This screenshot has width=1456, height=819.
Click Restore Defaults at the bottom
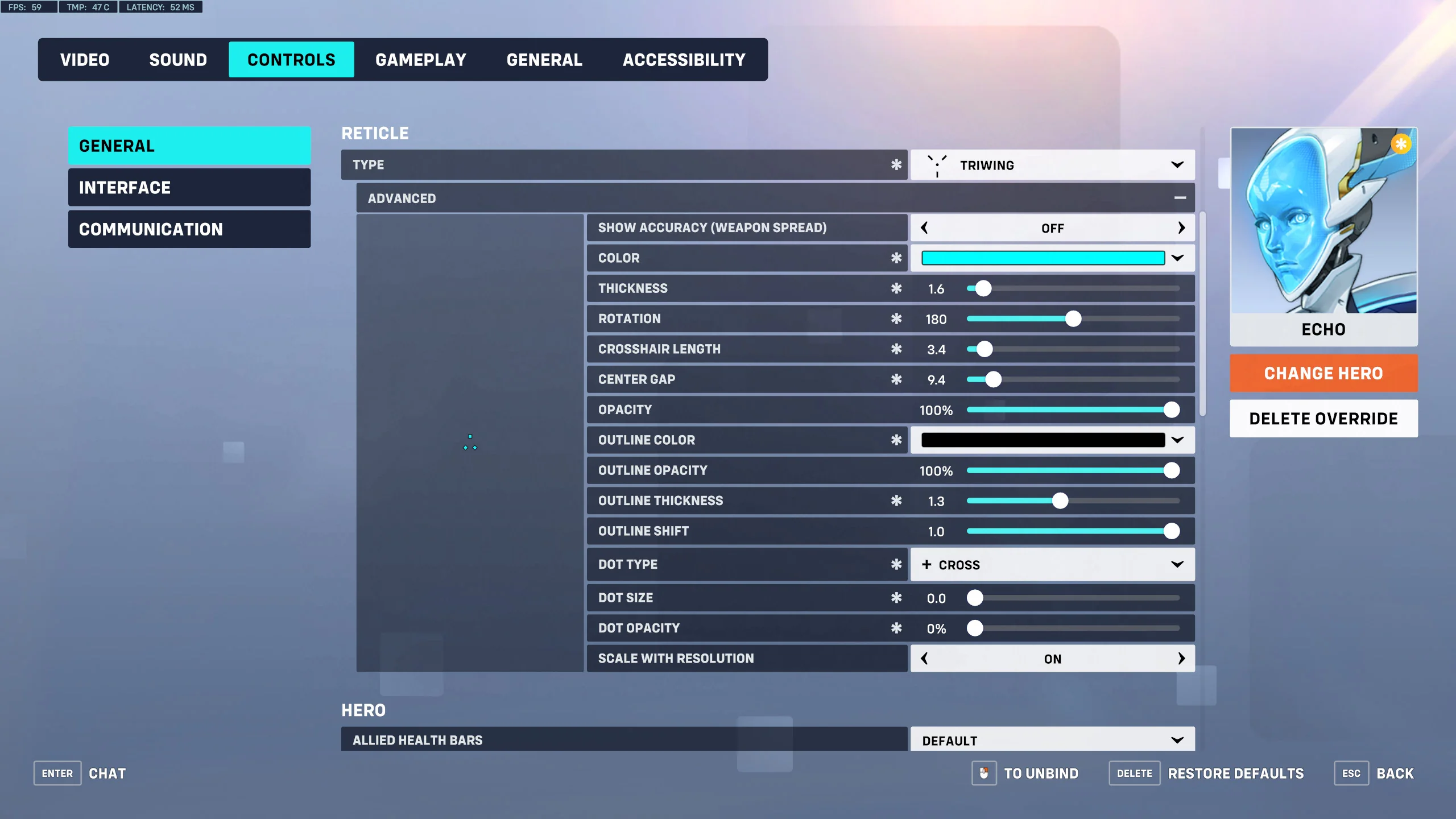tap(1235, 773)
